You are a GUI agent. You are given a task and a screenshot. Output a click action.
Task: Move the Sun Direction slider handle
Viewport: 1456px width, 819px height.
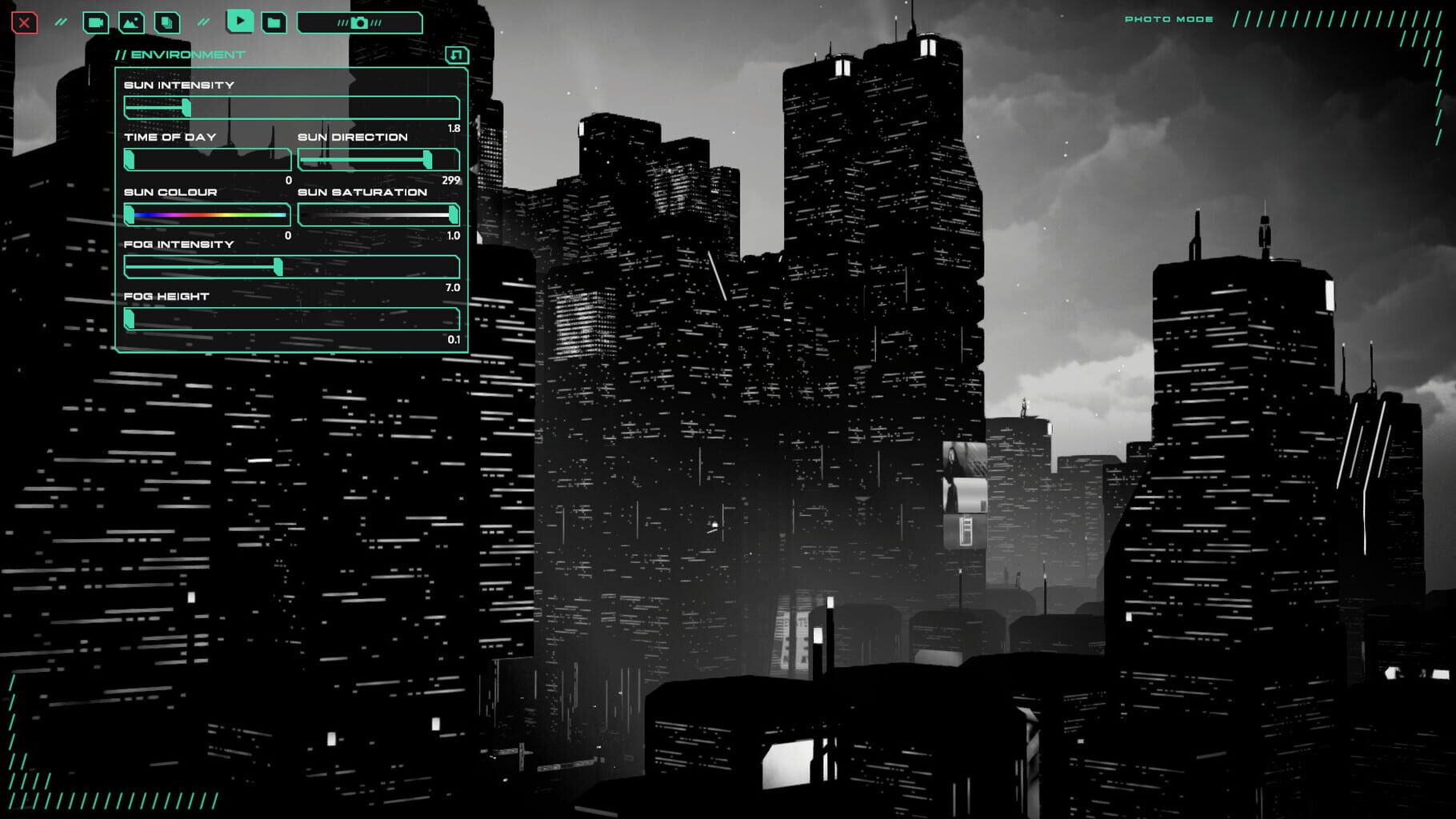click(428, 161)
